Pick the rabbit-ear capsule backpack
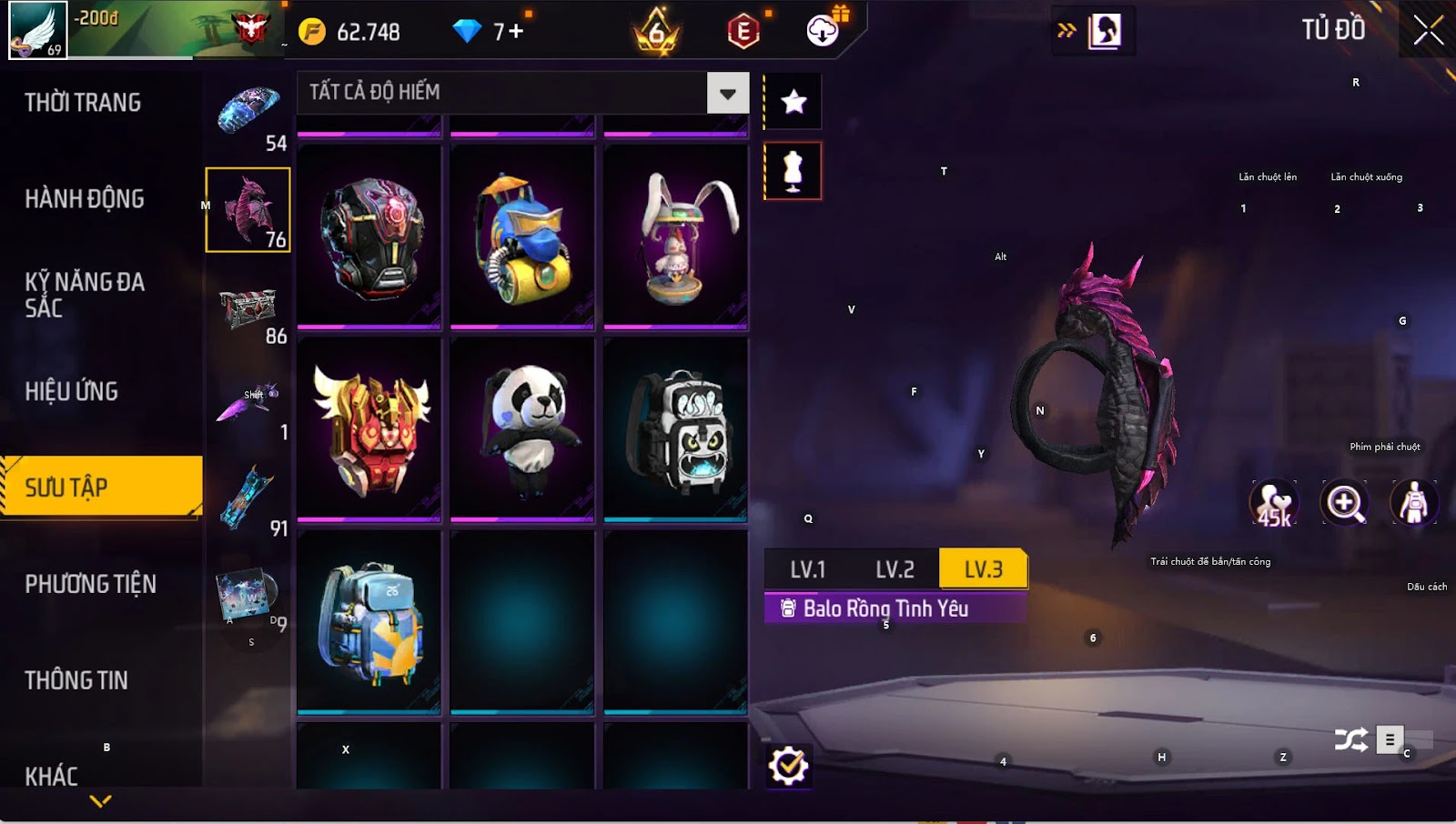 (675, 236)
